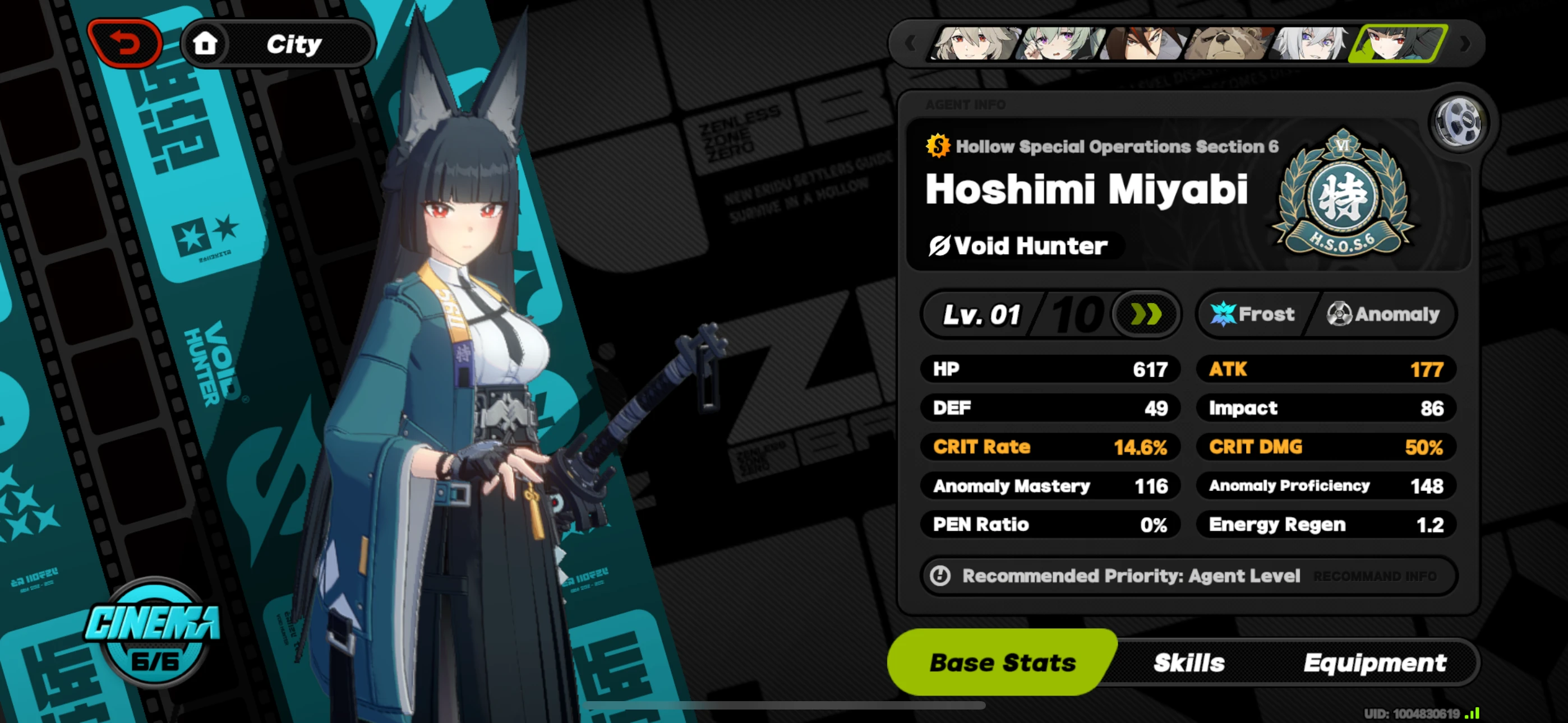Viewport: 1568px width, 723px height.
Task: Click the Base Stats button
Action: (x=1002, y=662)
